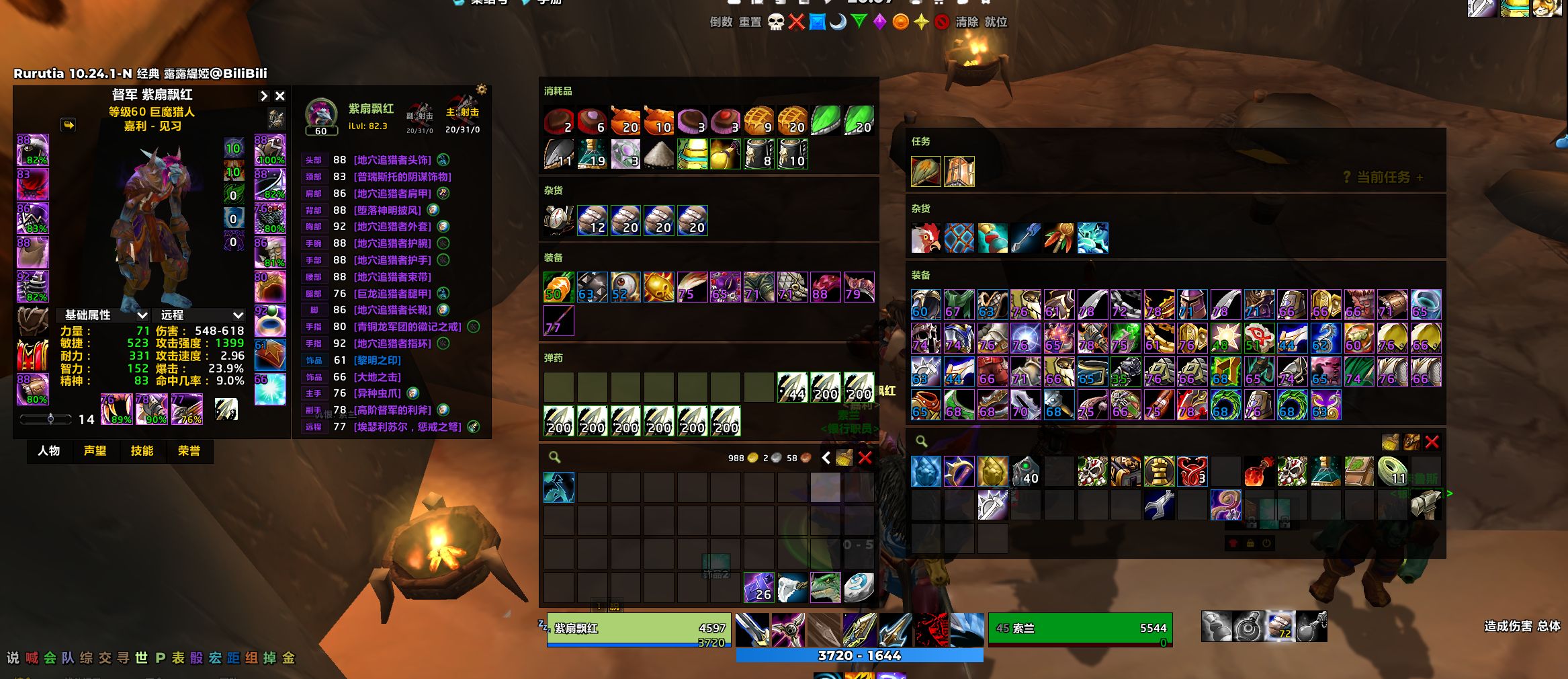The height and width of the screenshot is (679, 1568).
Task: Switch to the 声望 reputation tab
Action: pyautogui.click(x=95, y=450)
